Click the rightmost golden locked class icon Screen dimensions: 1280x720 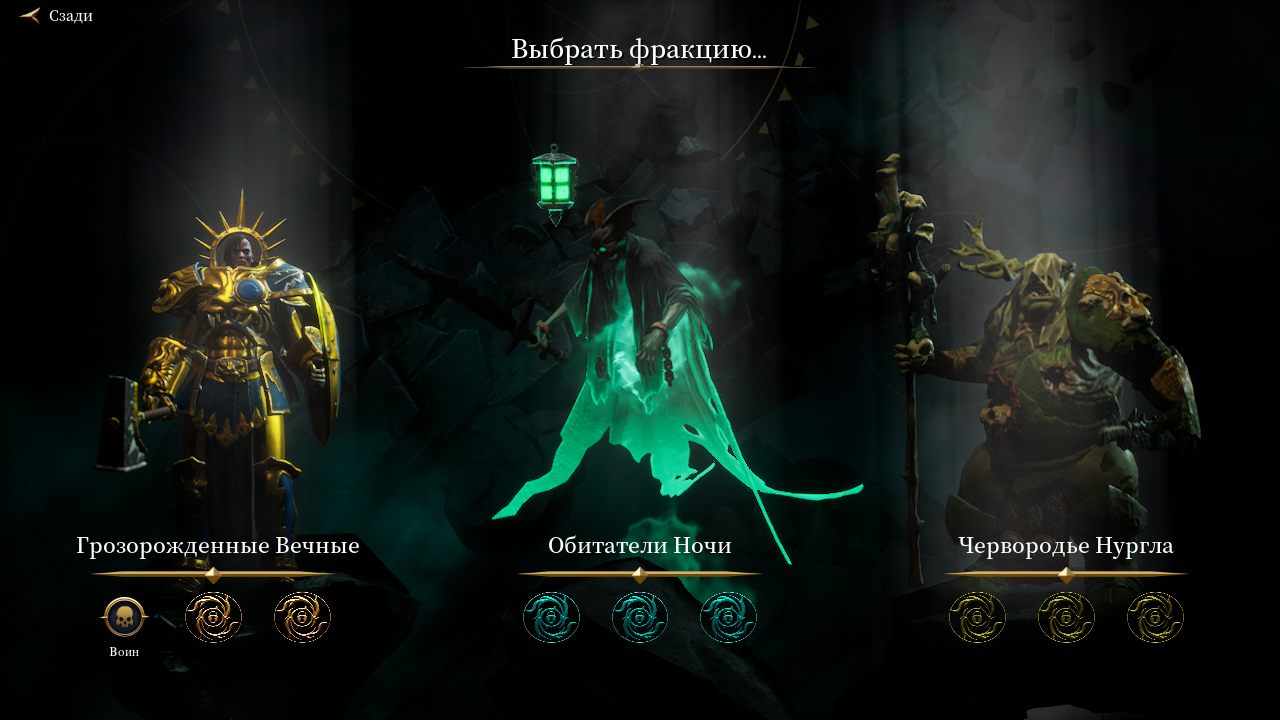coord(1154,617)
